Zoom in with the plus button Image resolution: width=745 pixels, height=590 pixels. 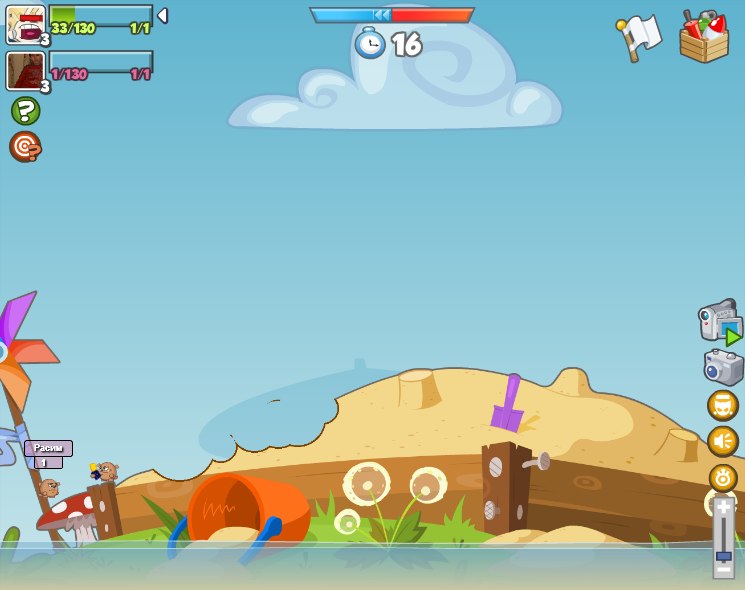coord(723,508)
